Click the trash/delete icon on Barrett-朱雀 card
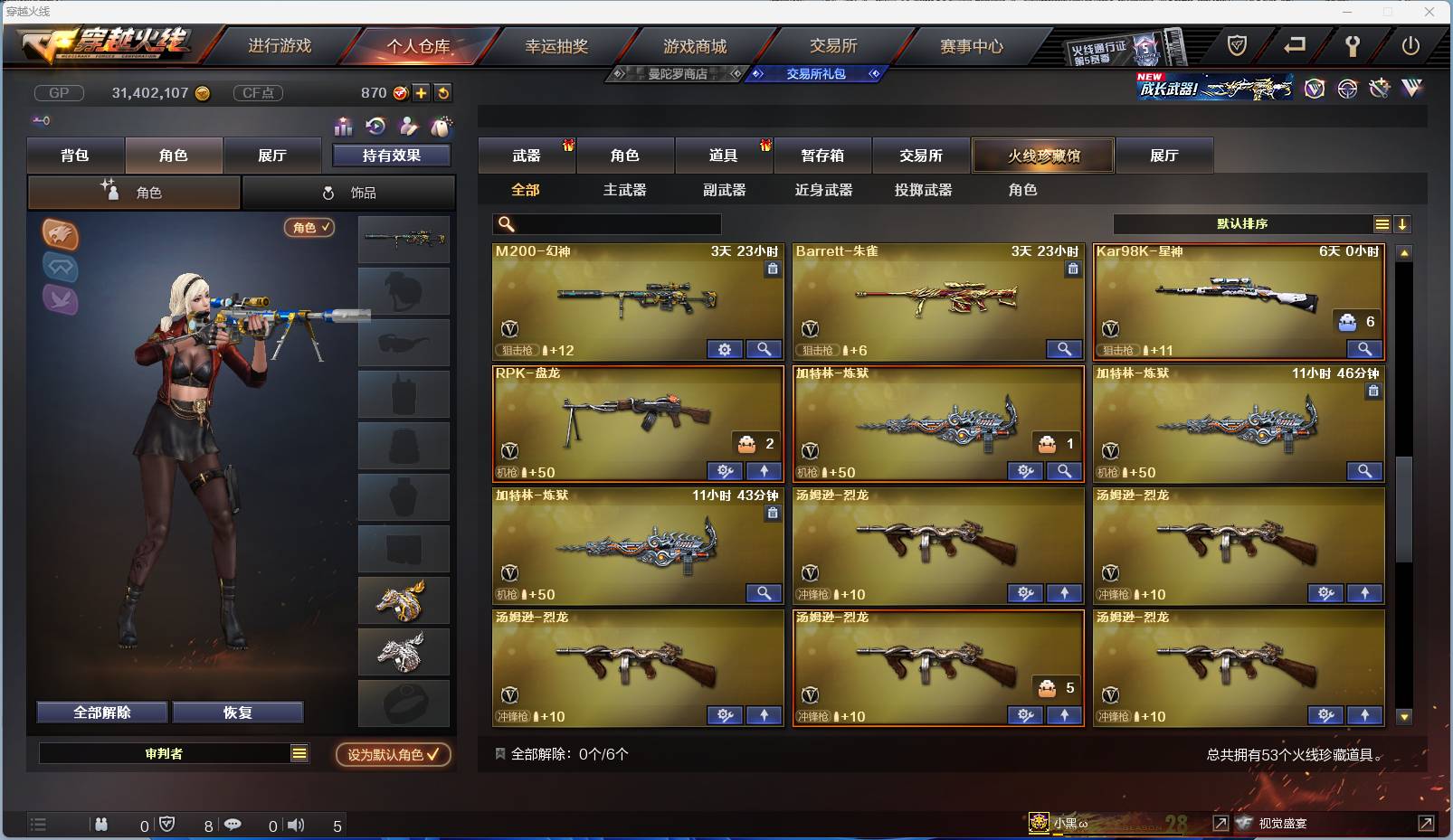The image size is (1453, 840). 1073,269
